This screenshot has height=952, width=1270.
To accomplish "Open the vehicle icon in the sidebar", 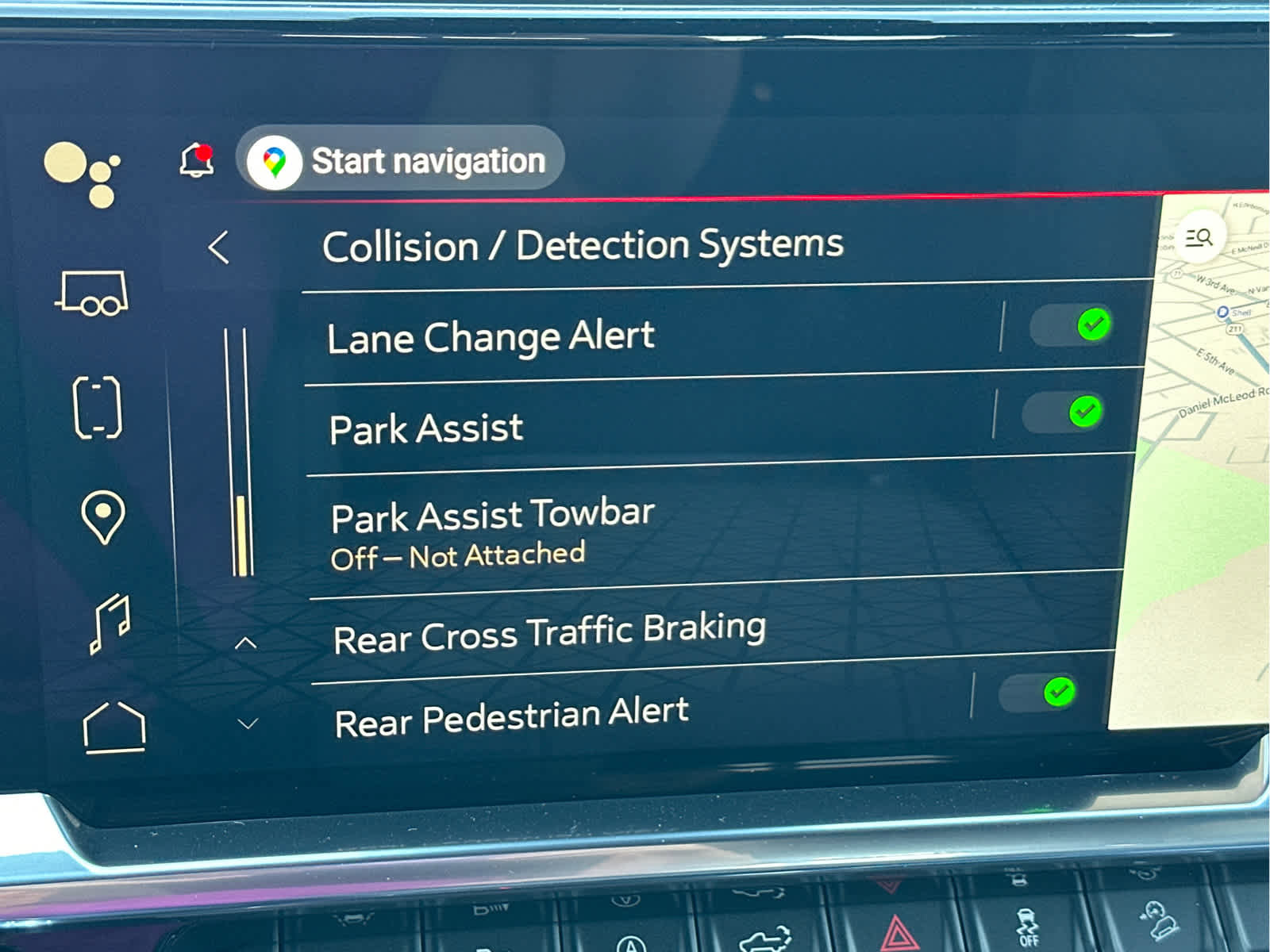I will click(x=94, y=294).
